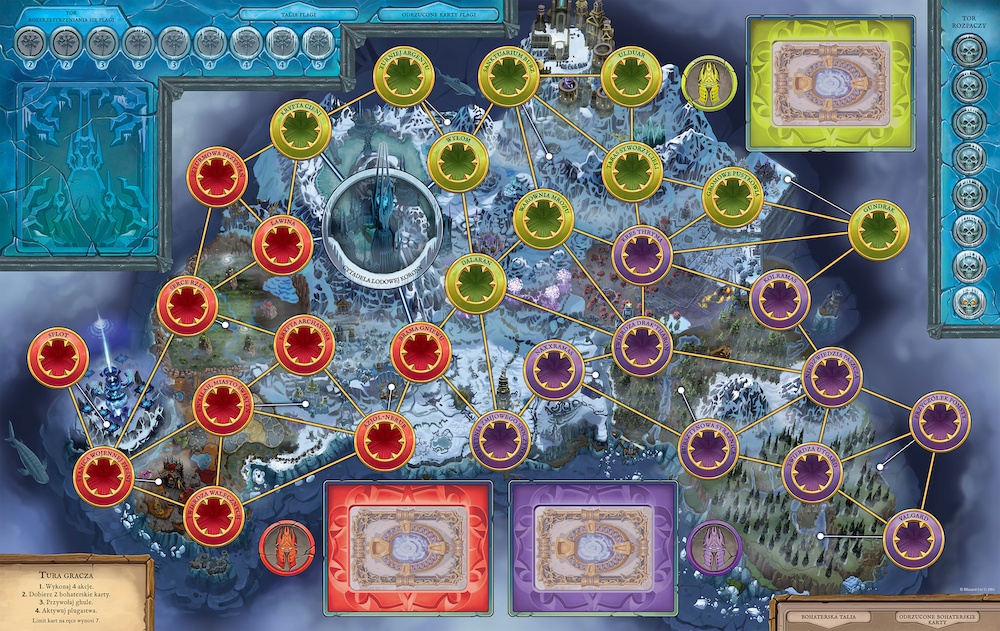
Task: Select the green region card deck
Action: tap(829, 77)
